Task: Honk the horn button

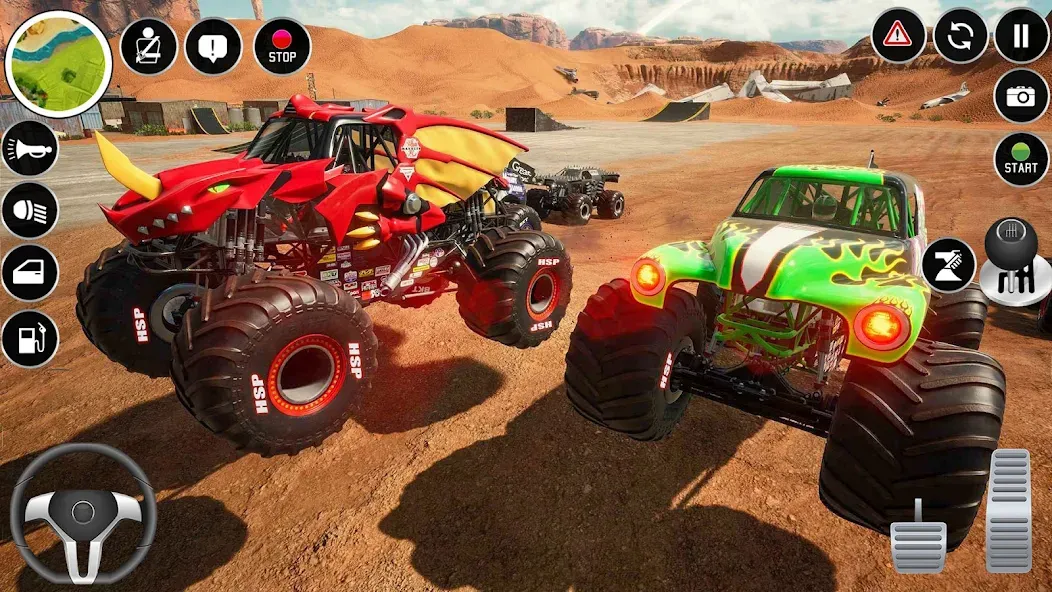Action: coord(30,148)
